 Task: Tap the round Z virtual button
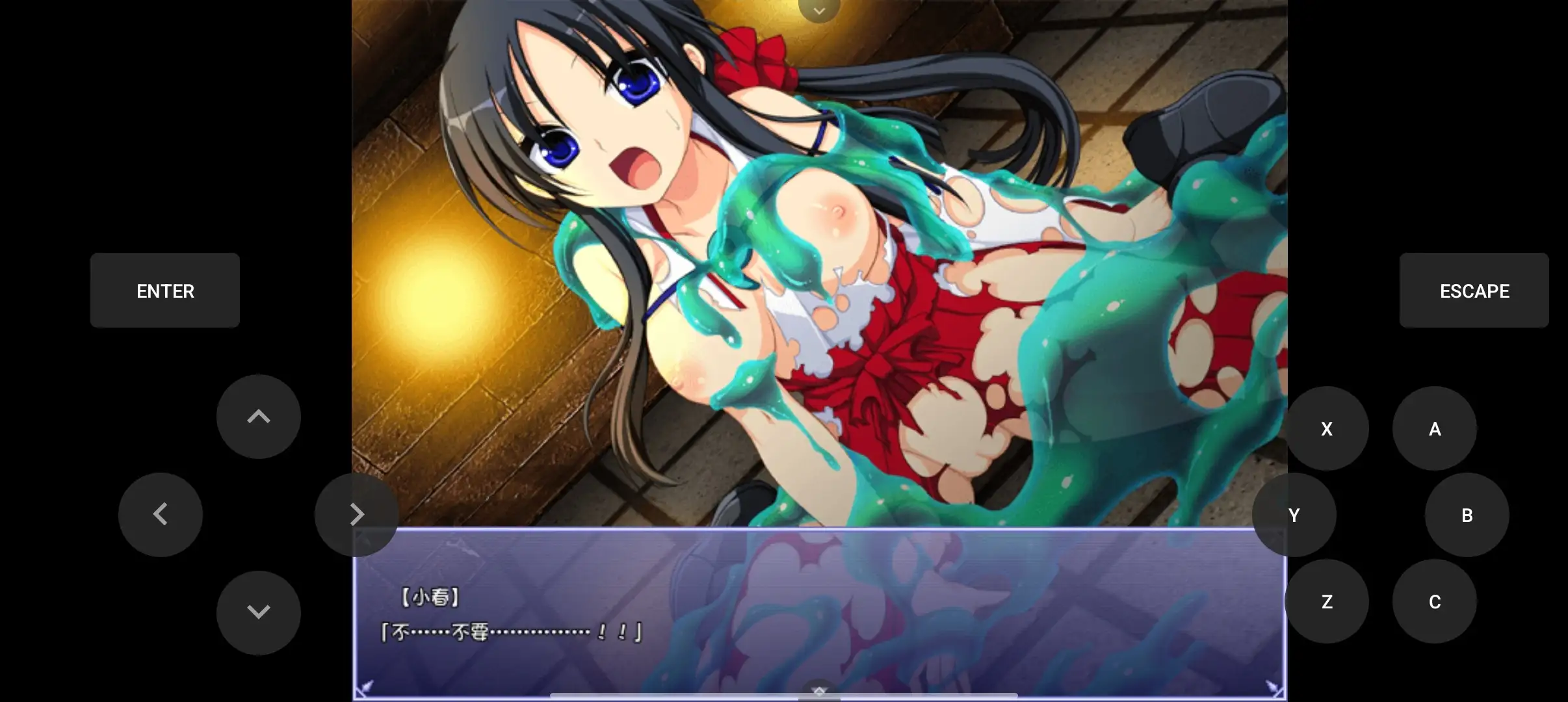[x=1327, y=601]
